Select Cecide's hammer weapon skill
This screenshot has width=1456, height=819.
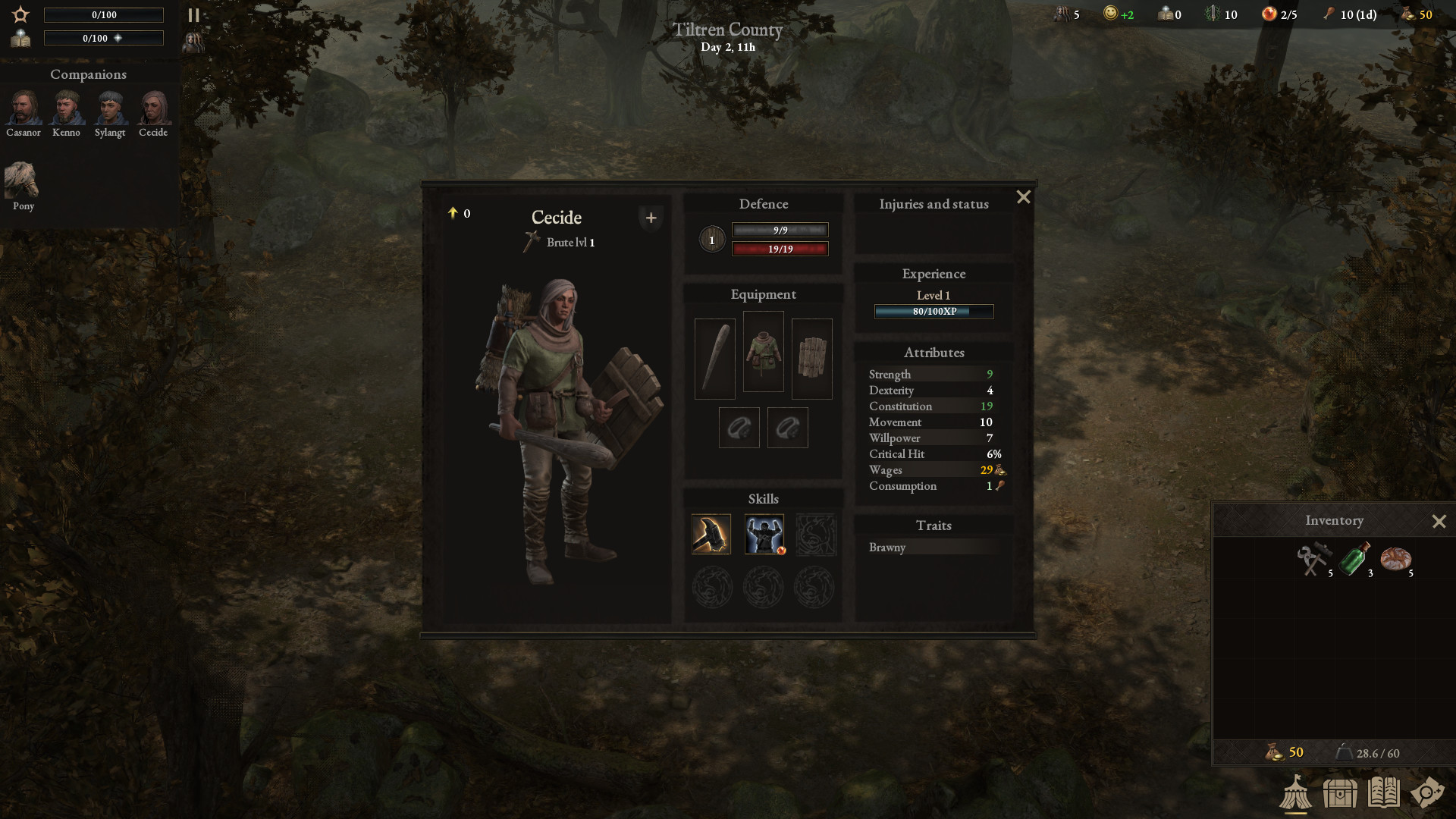(711, 534)
